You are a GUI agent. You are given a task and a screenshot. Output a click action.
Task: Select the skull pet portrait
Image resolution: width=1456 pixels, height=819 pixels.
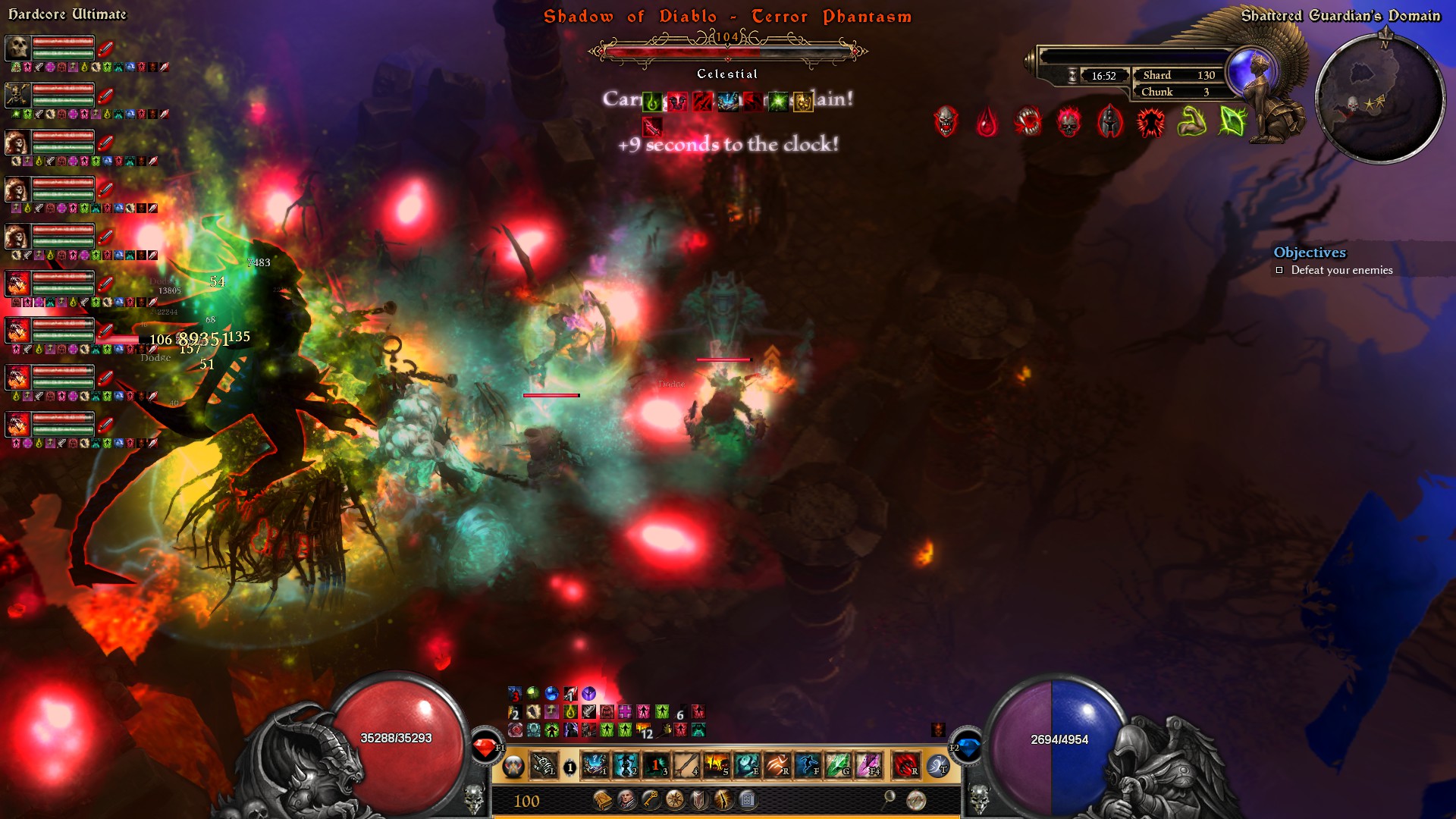17,48
